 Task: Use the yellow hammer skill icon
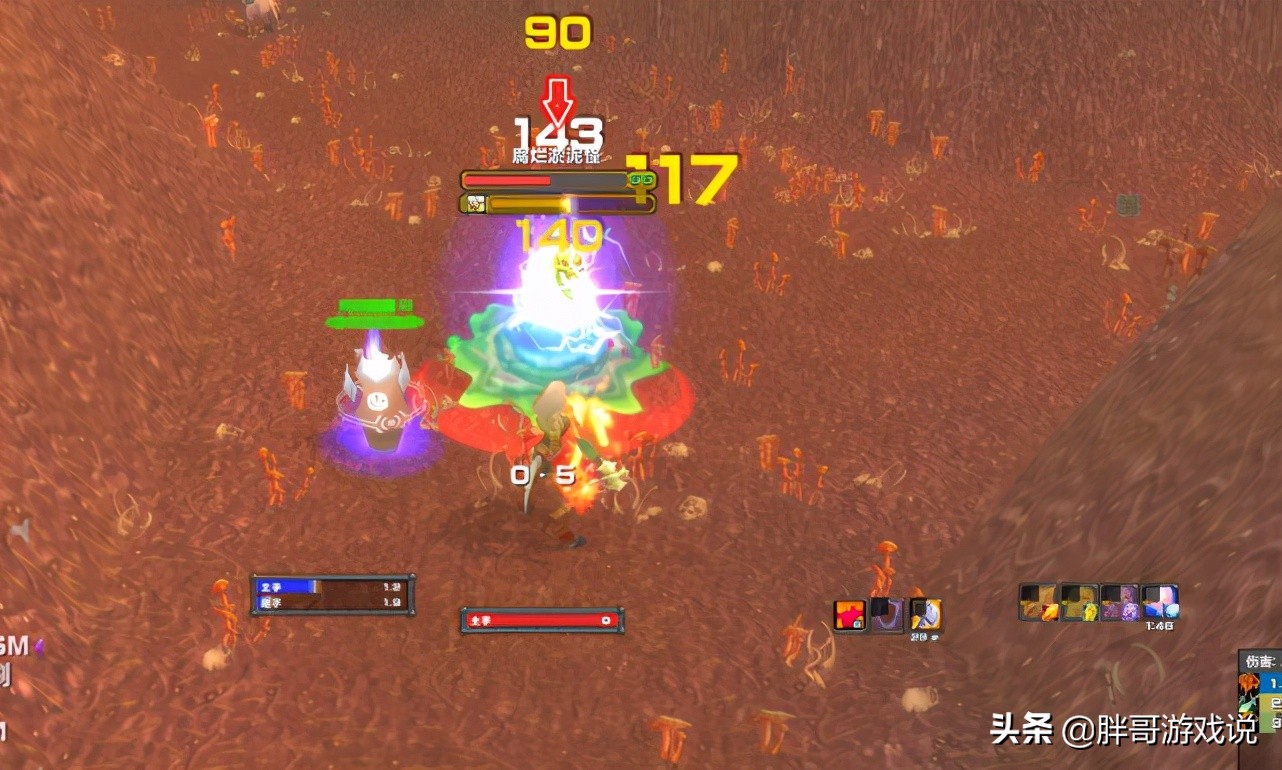pos(925,615)
